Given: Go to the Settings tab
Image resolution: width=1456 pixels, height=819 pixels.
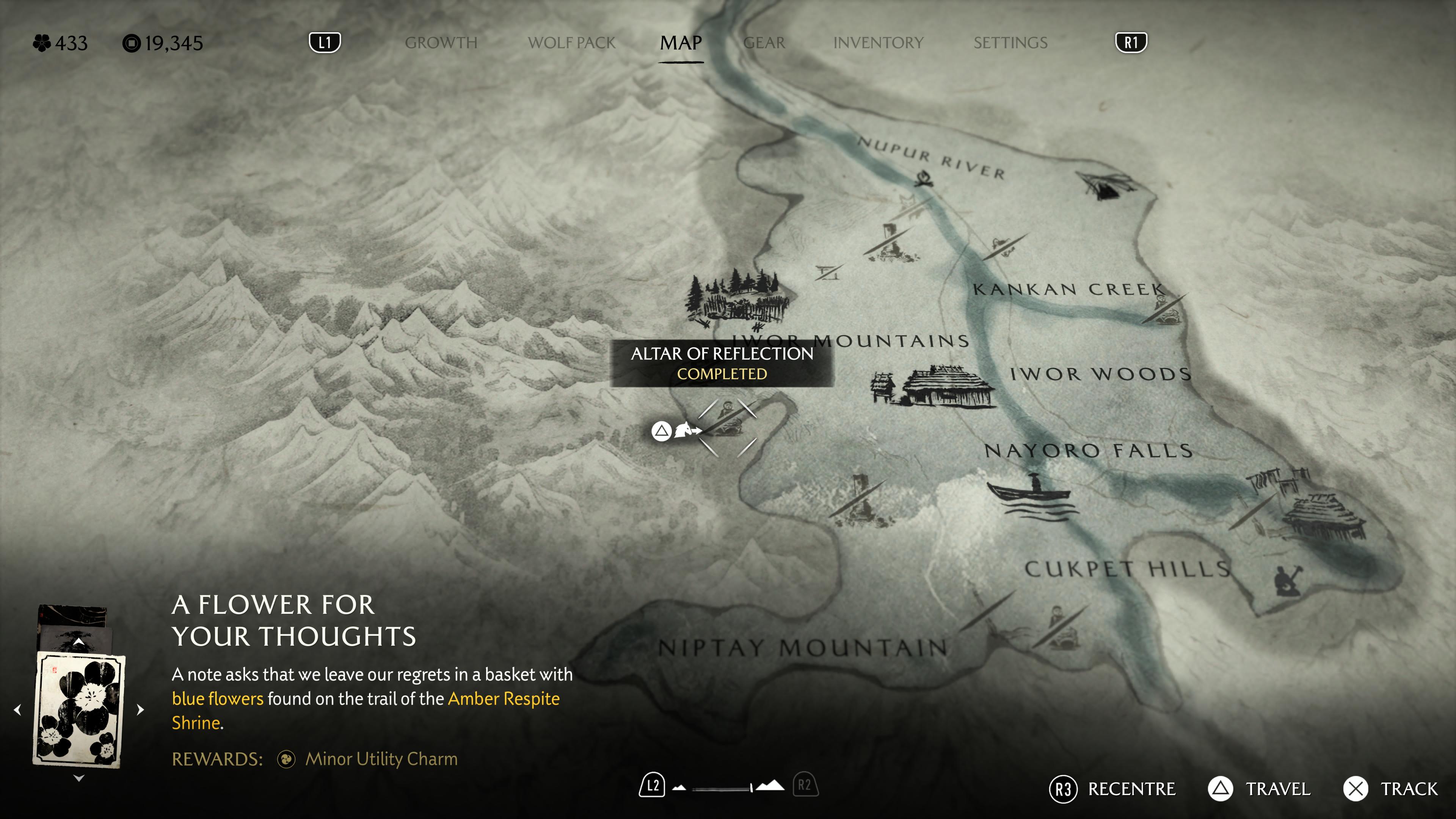Looking at the screenshot, I should tap(1010, 42).
